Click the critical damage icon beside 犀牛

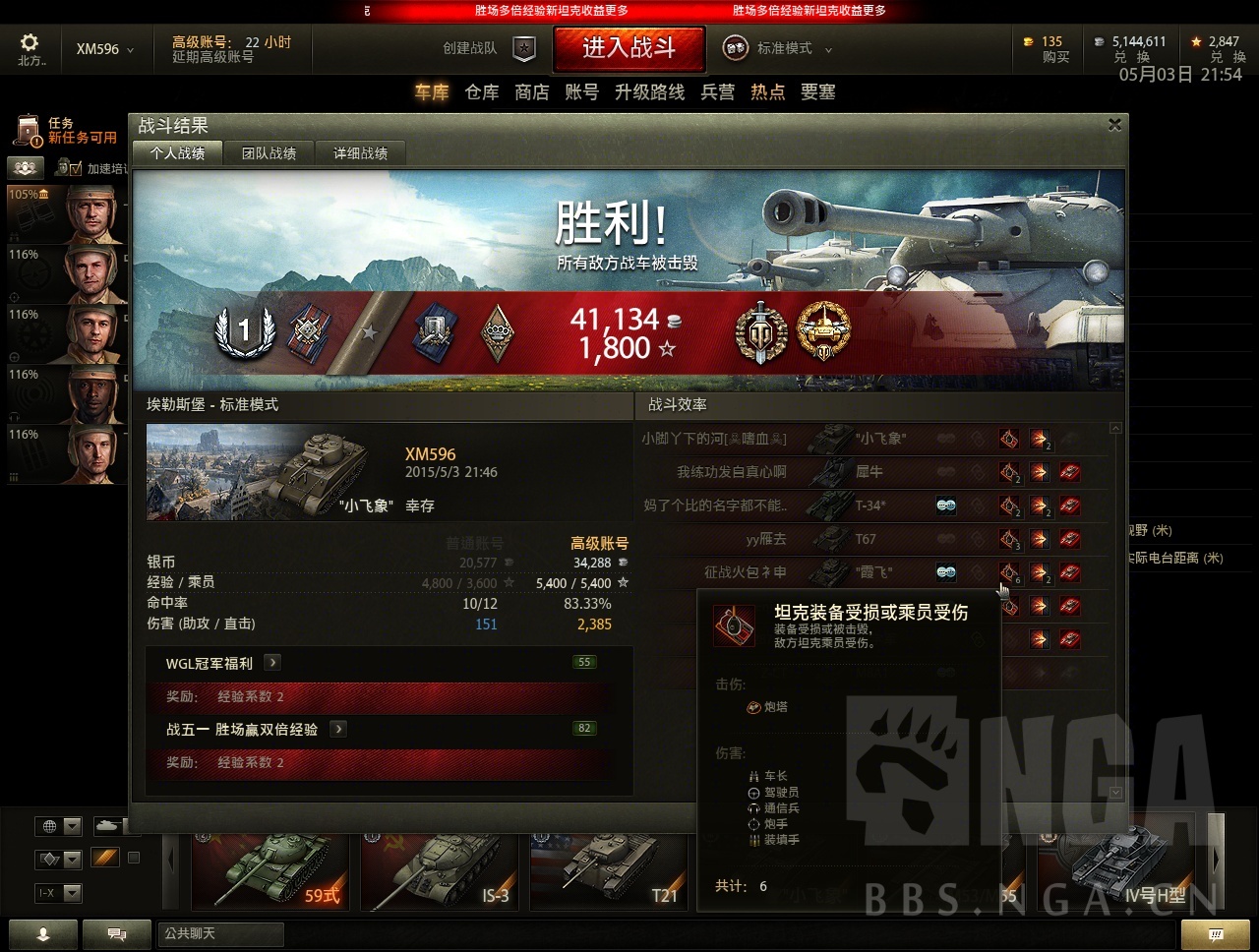pos(1010,473)
